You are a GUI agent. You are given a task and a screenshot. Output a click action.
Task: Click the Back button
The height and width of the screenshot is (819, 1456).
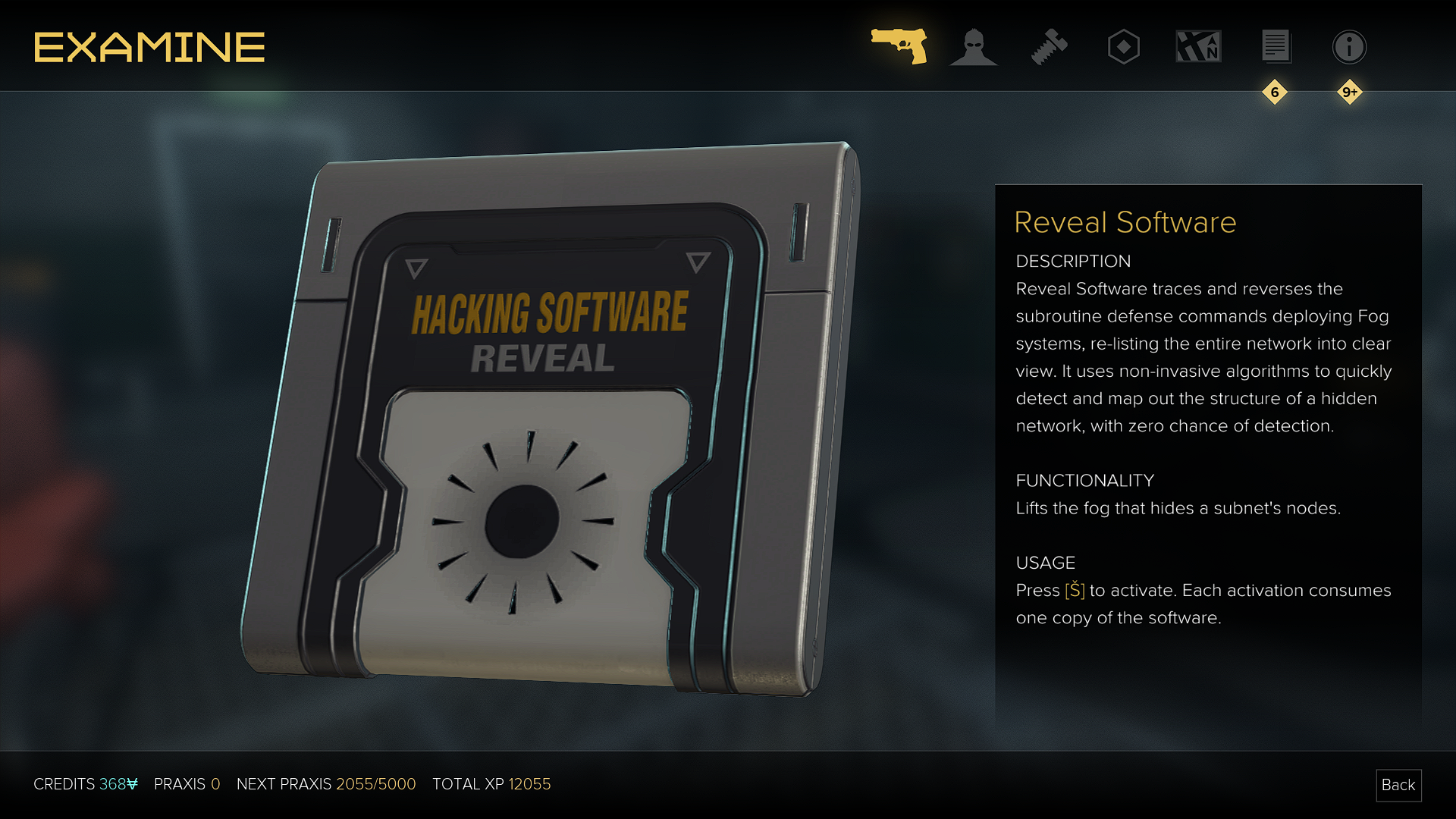click(1398, 785)
